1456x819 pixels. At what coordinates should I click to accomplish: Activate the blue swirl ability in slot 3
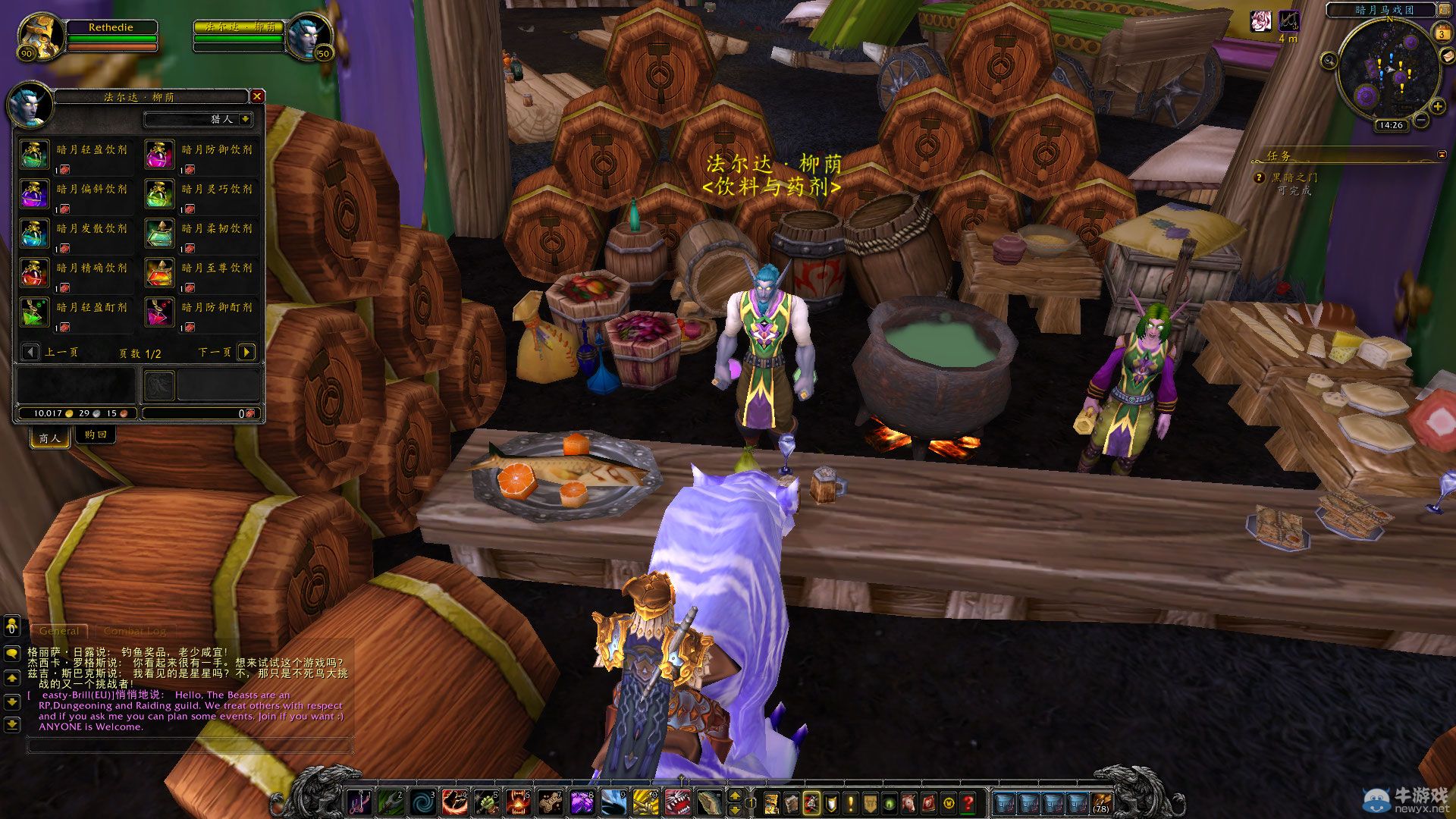[423, 802]
